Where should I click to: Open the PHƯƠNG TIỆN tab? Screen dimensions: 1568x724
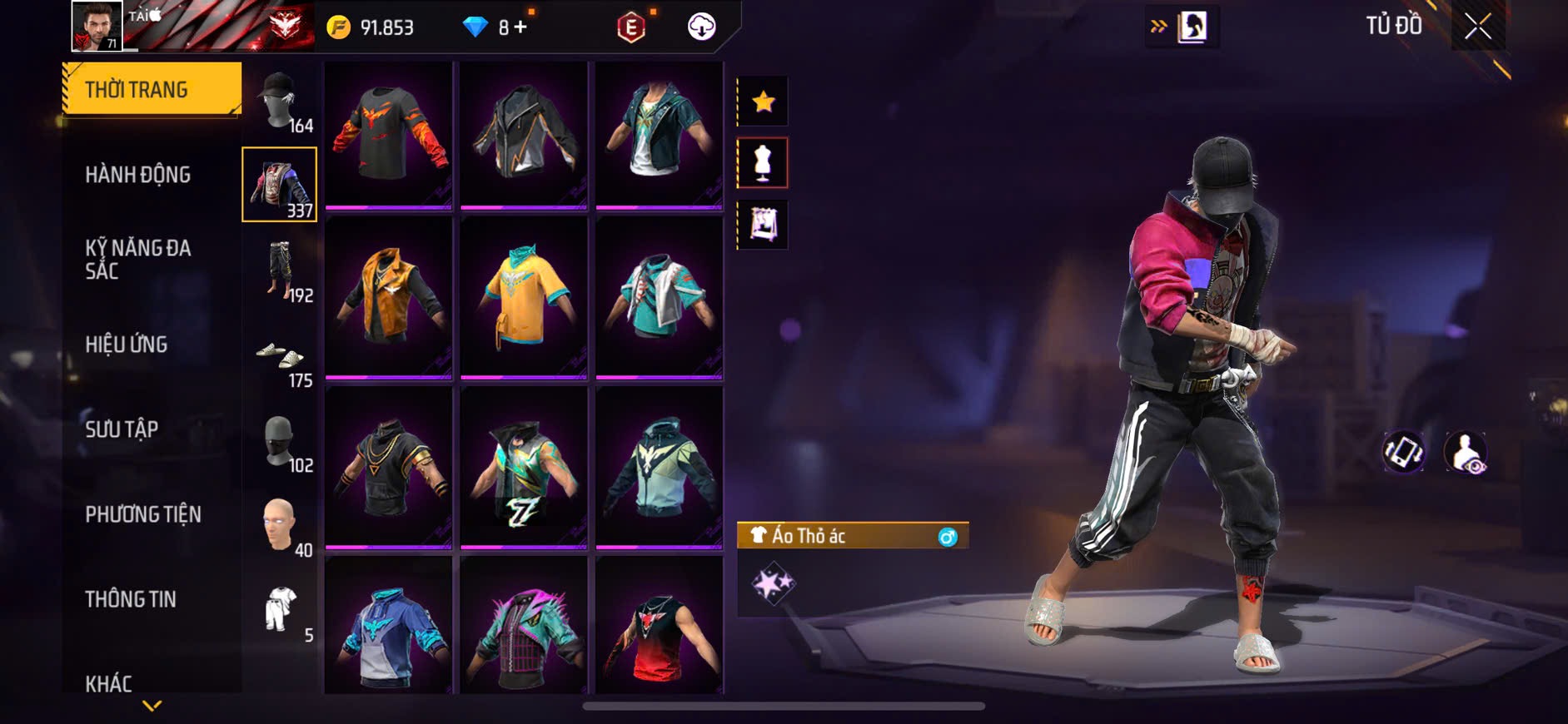(x=143, y=514)
